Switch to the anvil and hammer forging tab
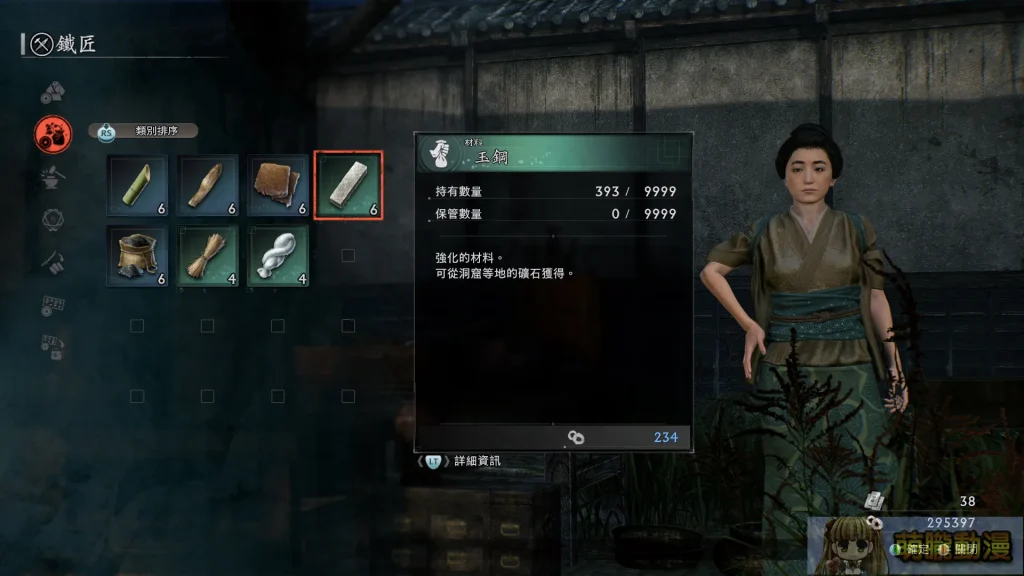 (52, 178)
